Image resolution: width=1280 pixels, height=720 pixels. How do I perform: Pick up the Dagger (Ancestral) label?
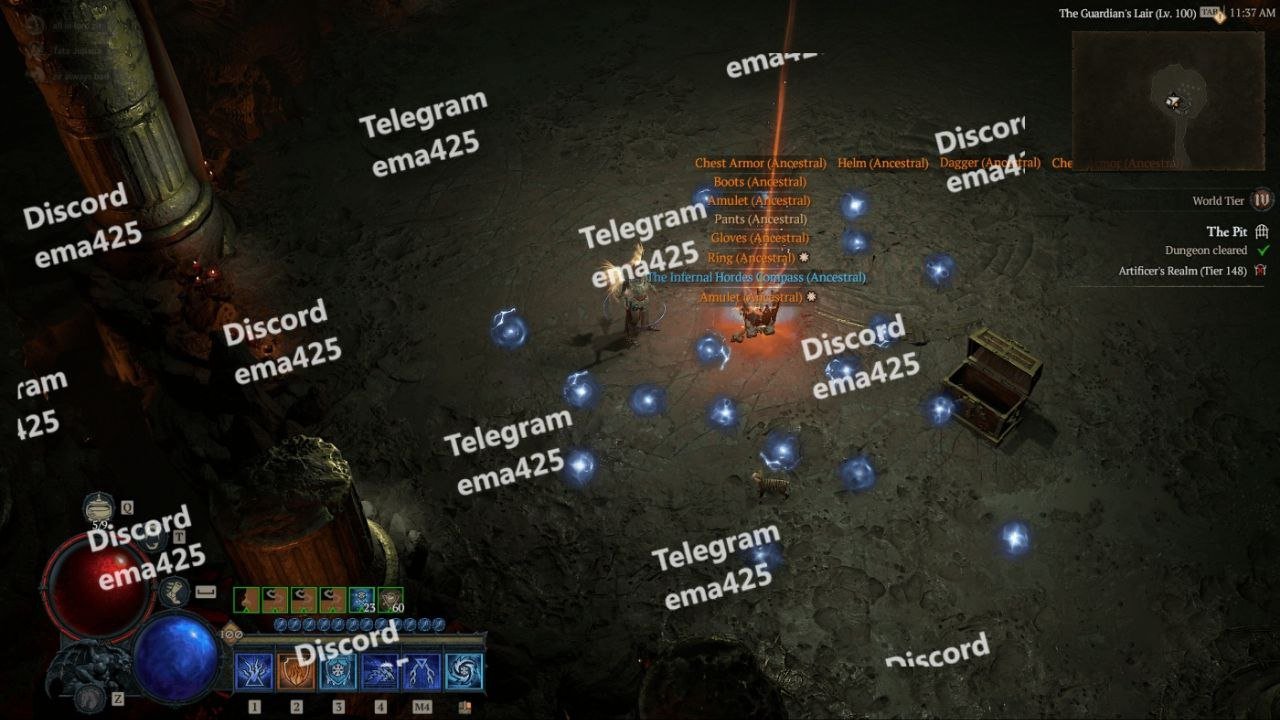coord(990,163)
